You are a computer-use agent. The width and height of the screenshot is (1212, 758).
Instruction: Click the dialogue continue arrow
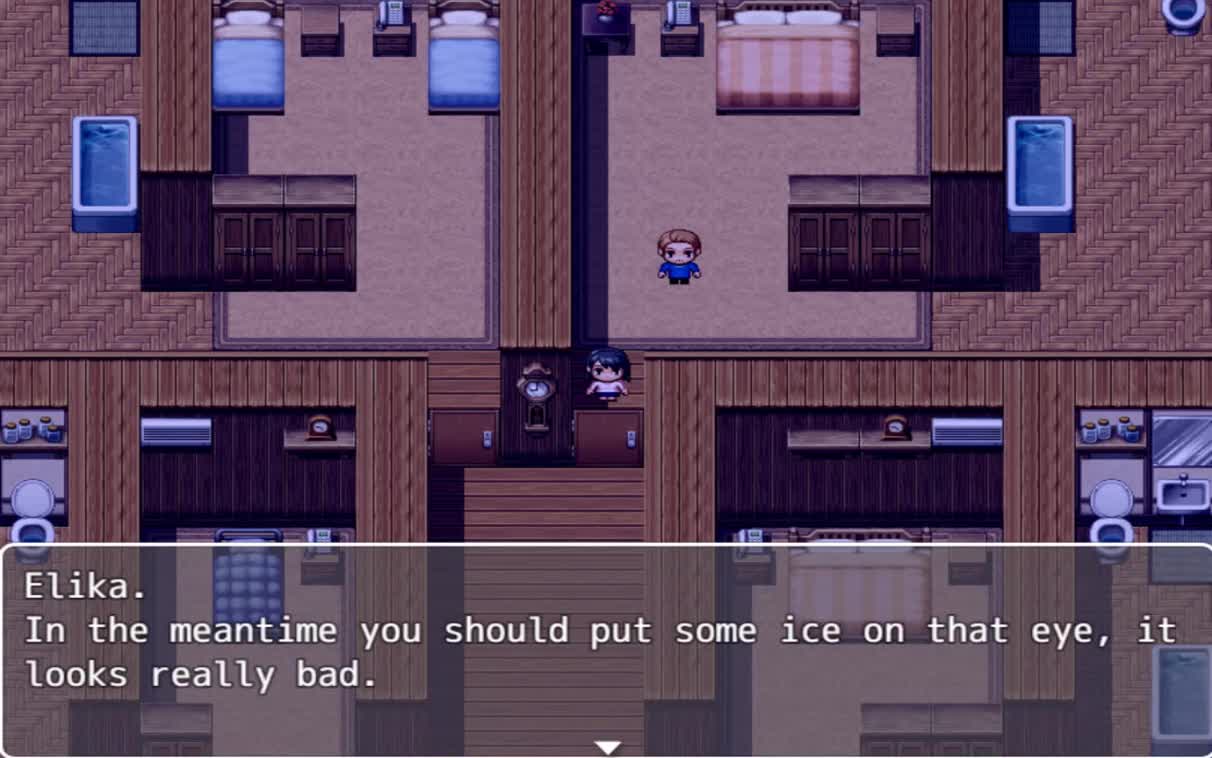point(607,747)
